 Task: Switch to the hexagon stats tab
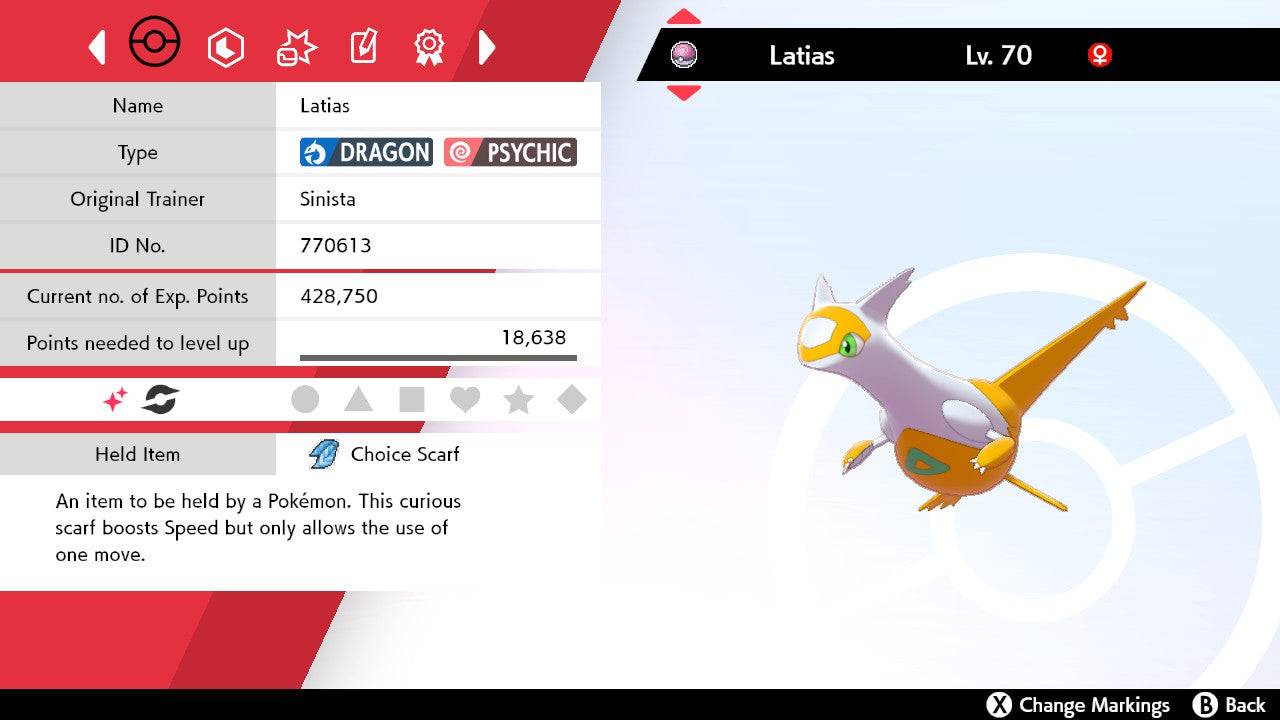pos(225,47)
